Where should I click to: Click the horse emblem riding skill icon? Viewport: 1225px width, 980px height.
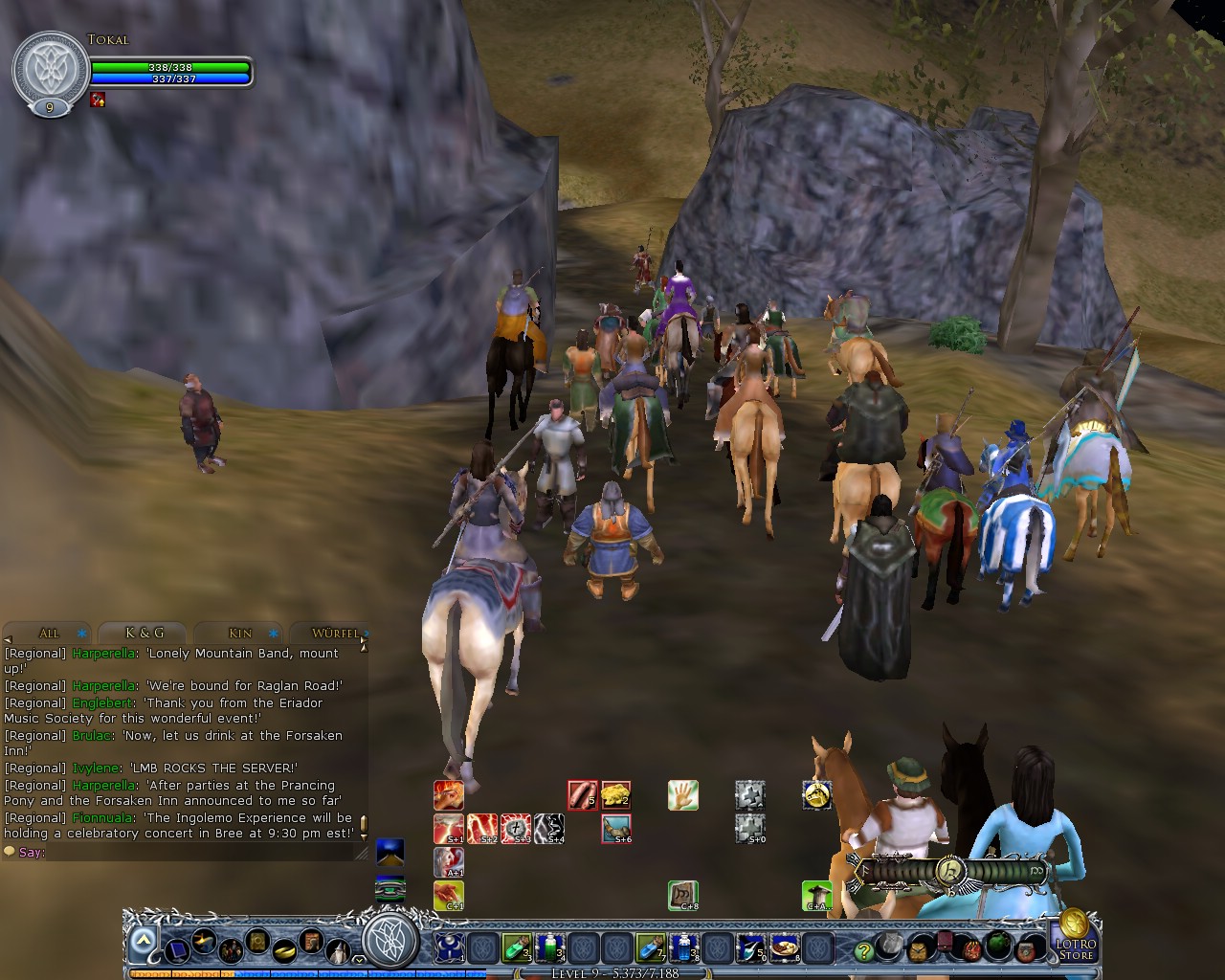click(x=817, y=795)
